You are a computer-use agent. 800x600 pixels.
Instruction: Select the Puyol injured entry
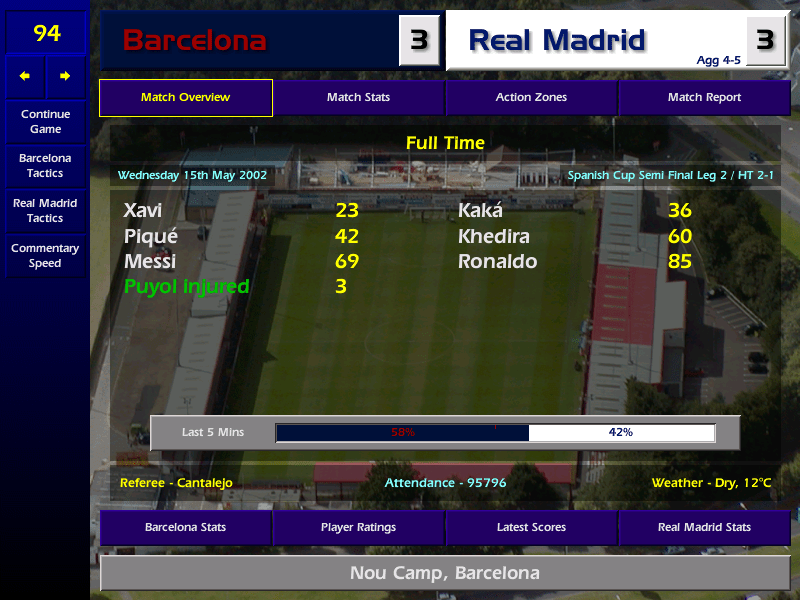(x=186, y=287)
